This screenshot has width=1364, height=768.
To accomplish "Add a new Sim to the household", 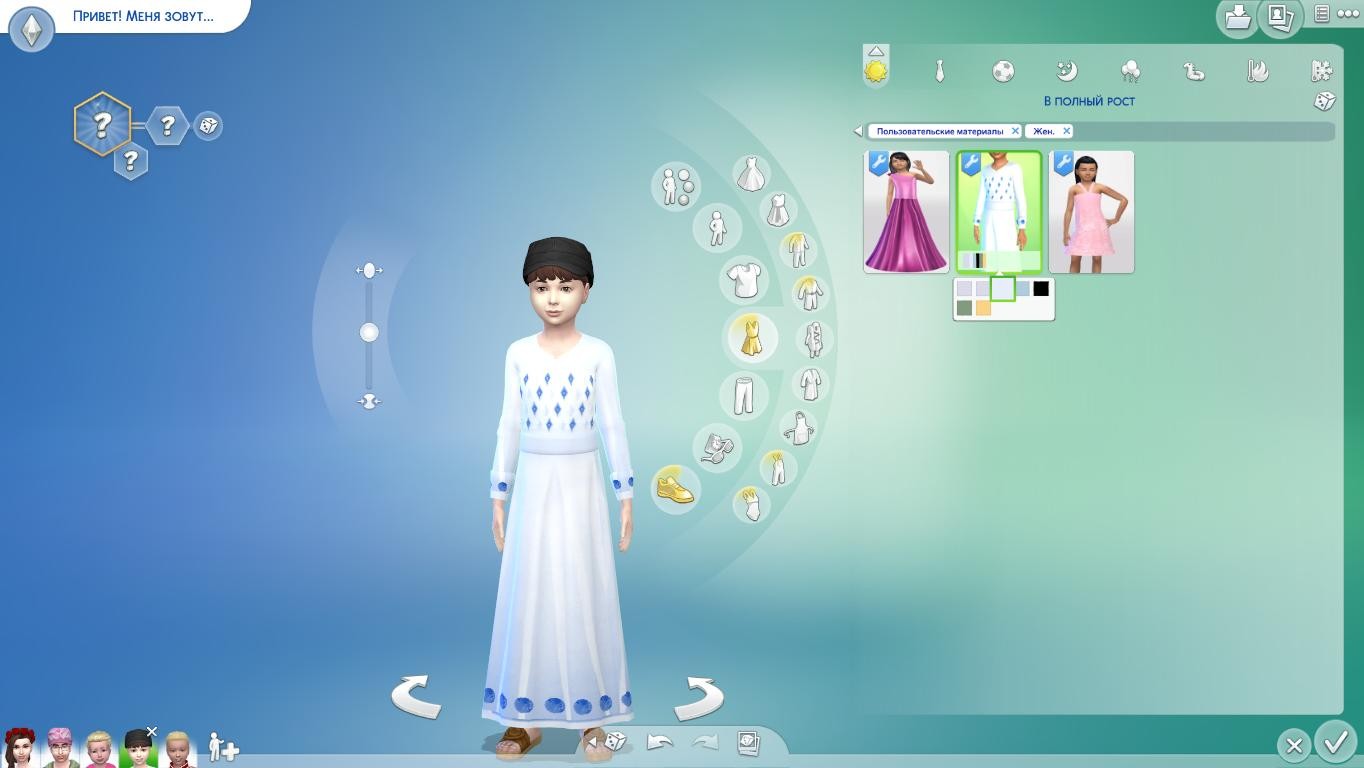I will pos(223,747).
